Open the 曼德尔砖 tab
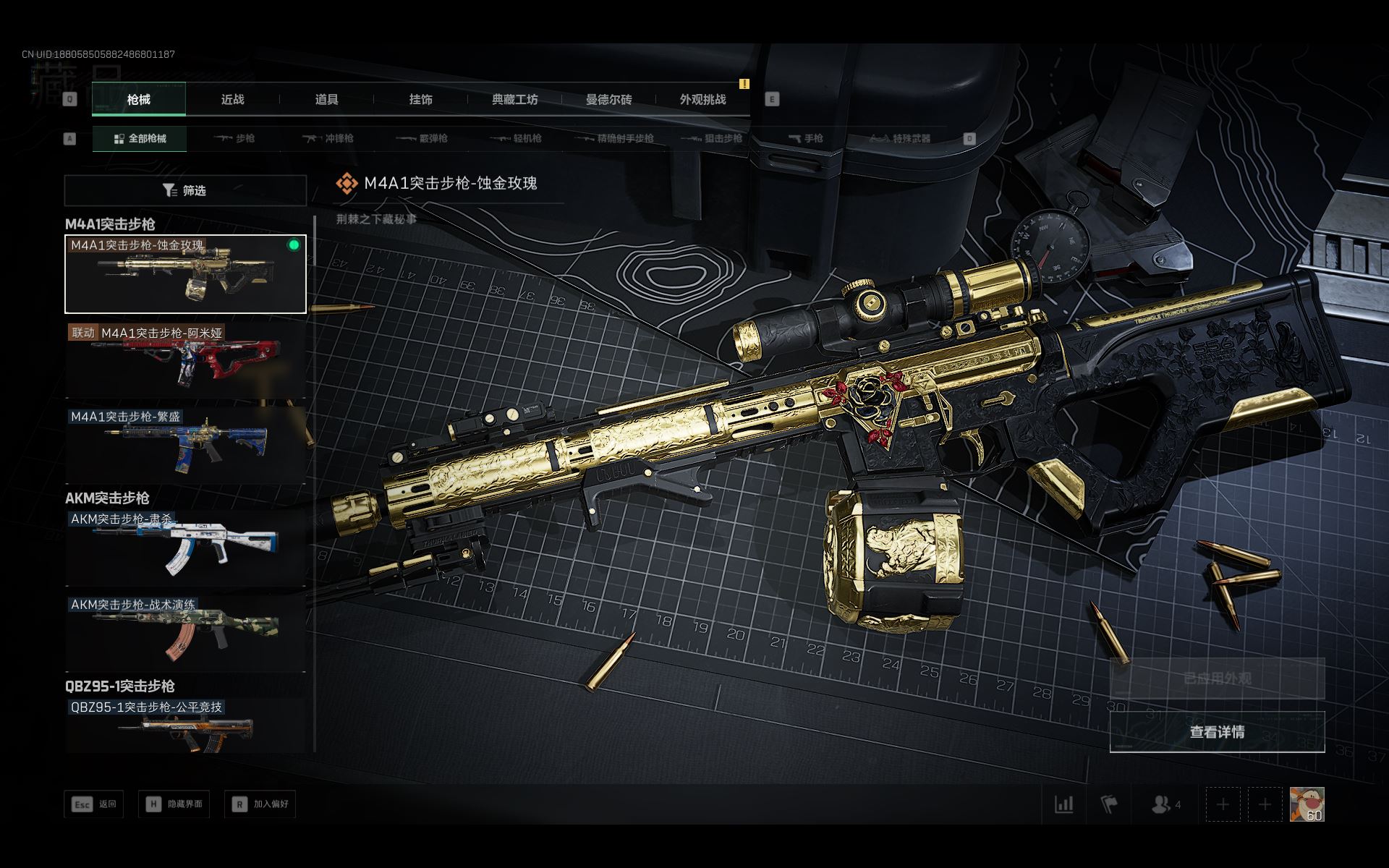 (608, 100)
